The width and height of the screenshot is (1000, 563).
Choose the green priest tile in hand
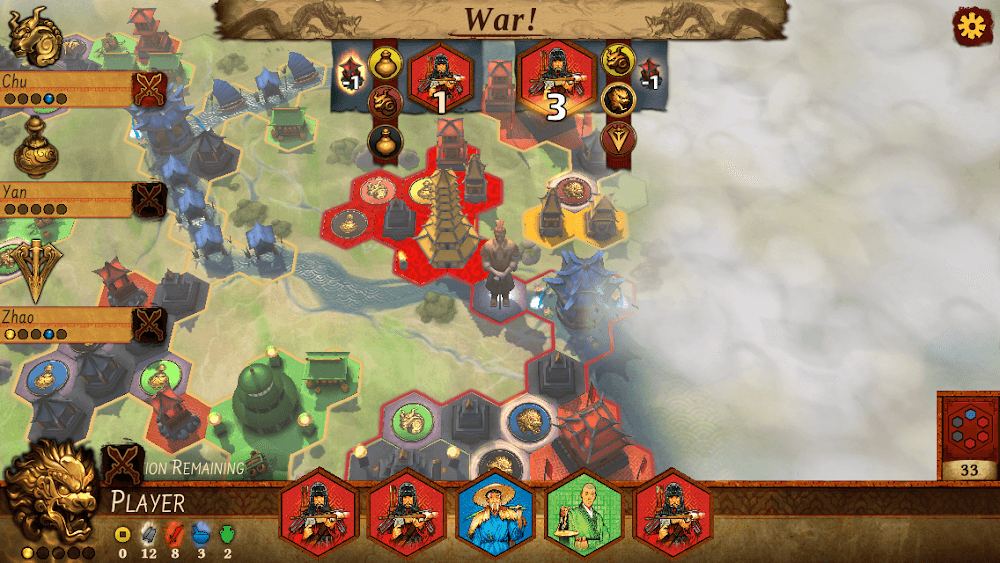583,512
